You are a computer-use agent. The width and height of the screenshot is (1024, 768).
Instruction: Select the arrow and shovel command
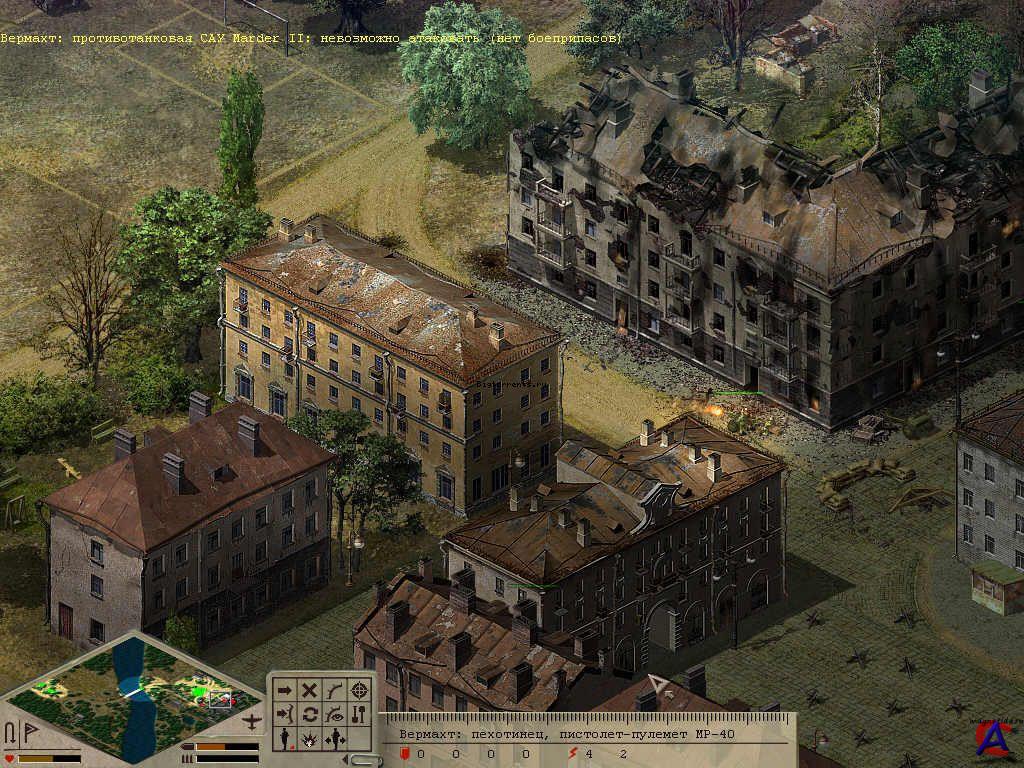(359, 714)
